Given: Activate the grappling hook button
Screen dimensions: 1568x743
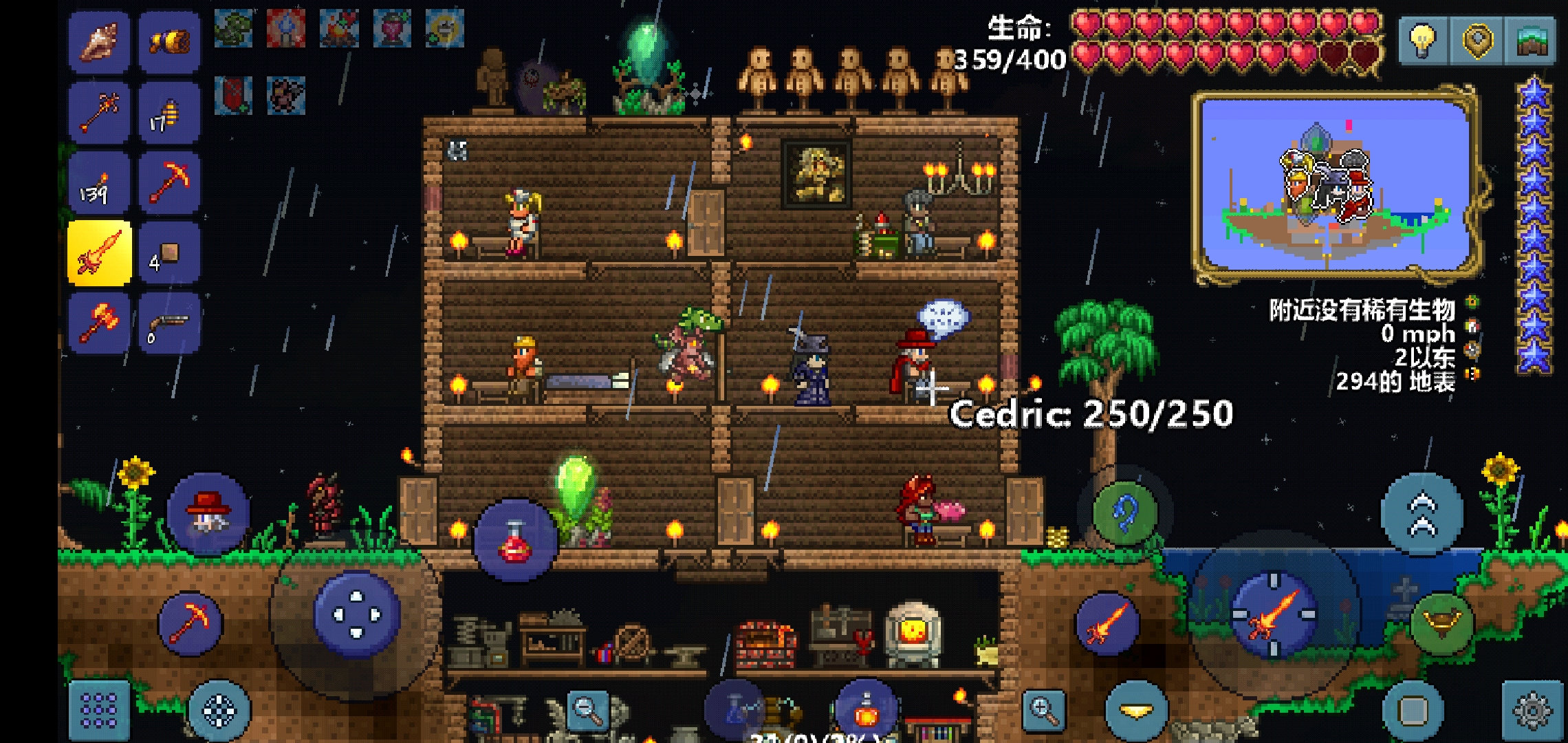Looking at the screenshot, I should tap(1125, 513).
